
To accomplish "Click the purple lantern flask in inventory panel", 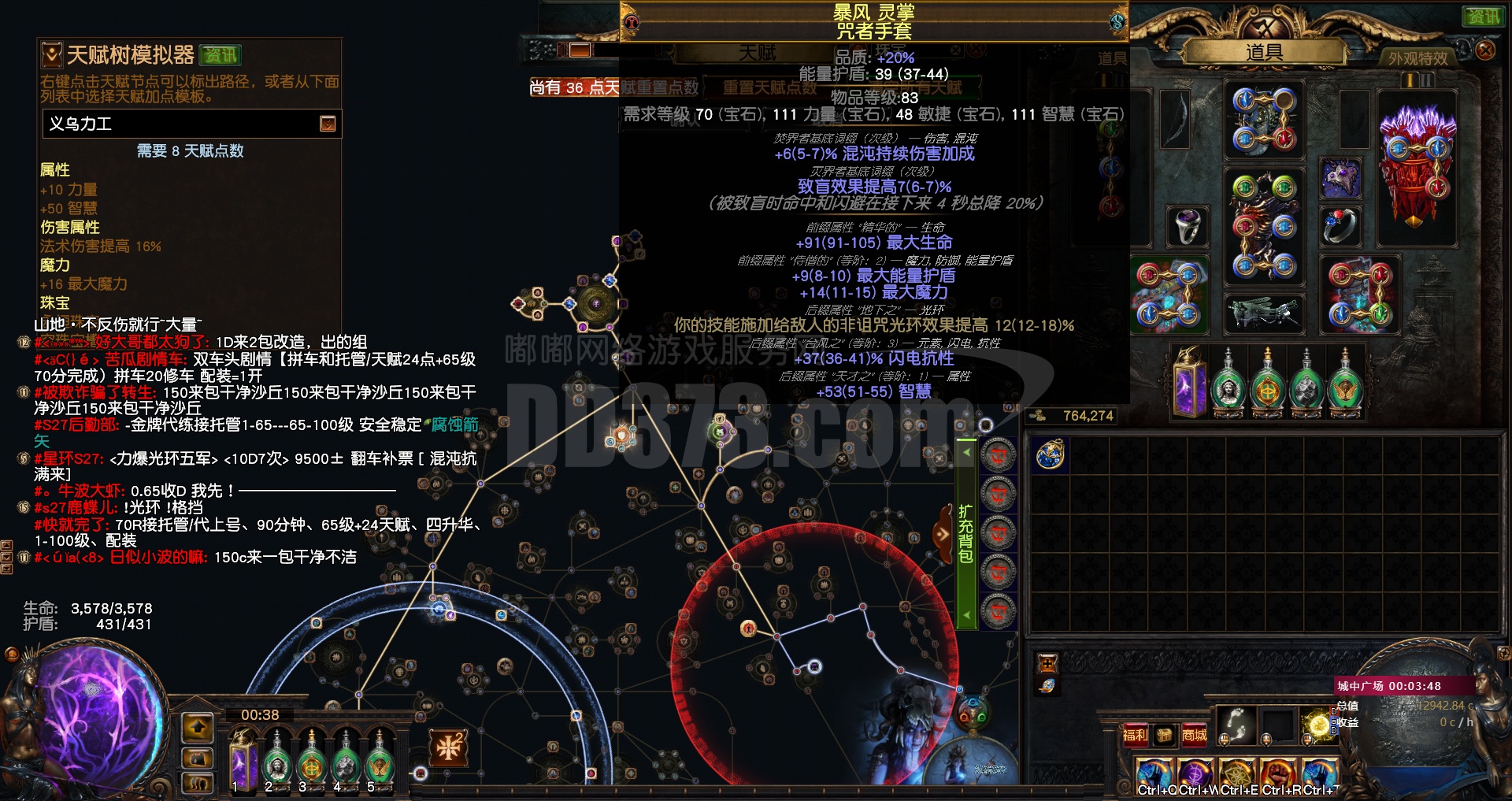I will [1189, 384].
